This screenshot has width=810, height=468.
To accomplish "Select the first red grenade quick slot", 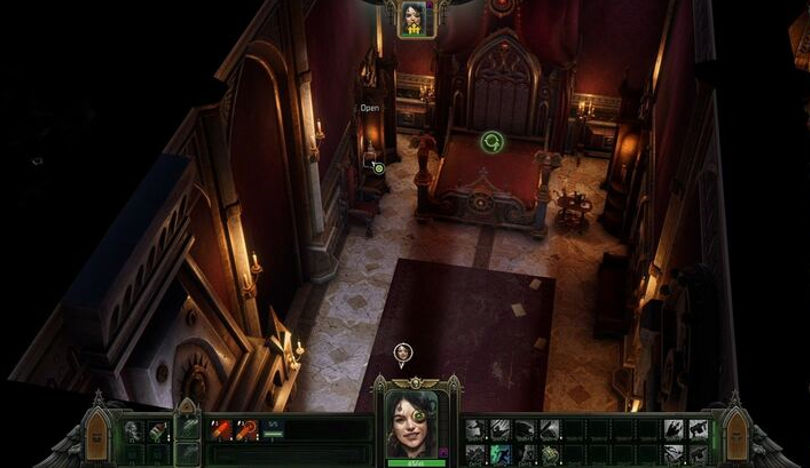I will (220, 430).
